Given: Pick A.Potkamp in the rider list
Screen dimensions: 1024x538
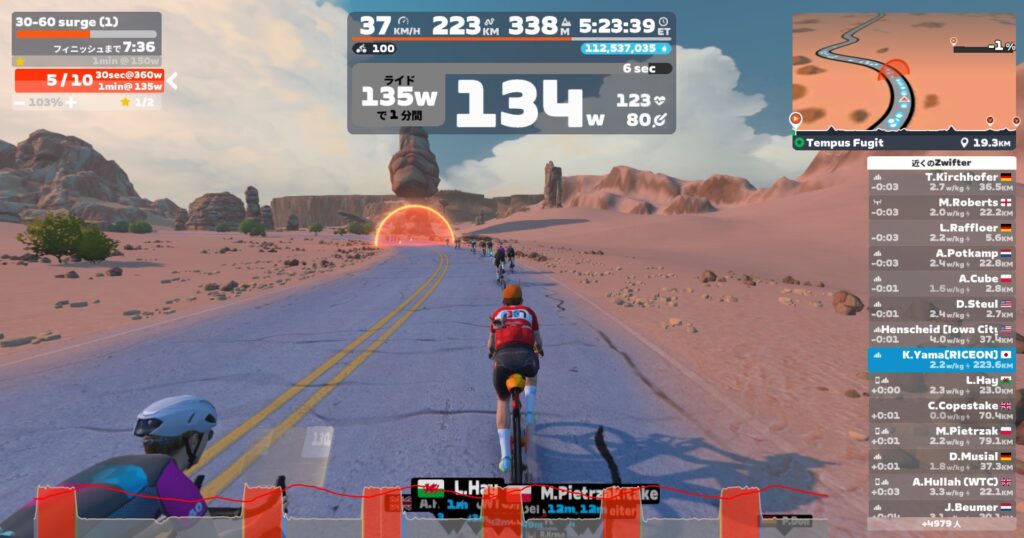Looking at the screenshot, I should click(941, 258).
